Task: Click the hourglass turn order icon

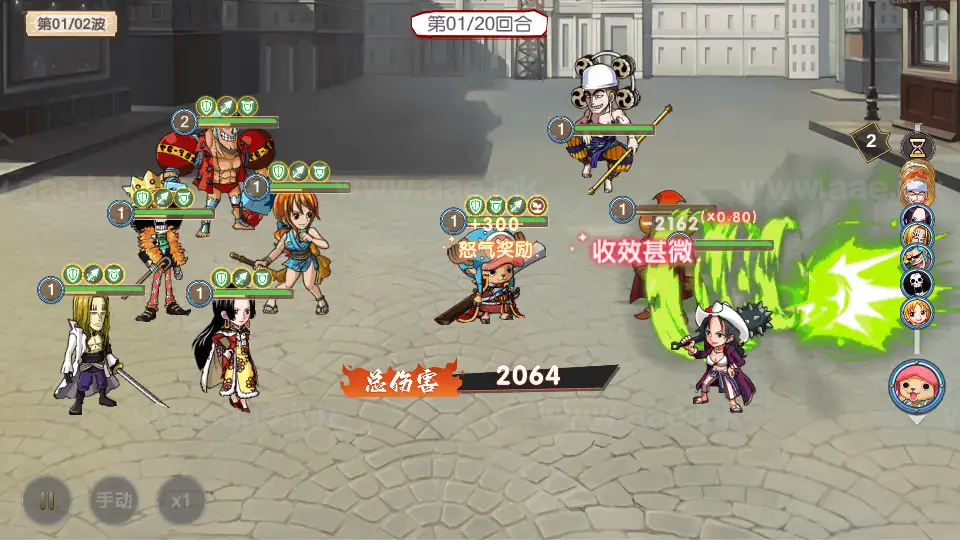Action: tap(916, 146)
